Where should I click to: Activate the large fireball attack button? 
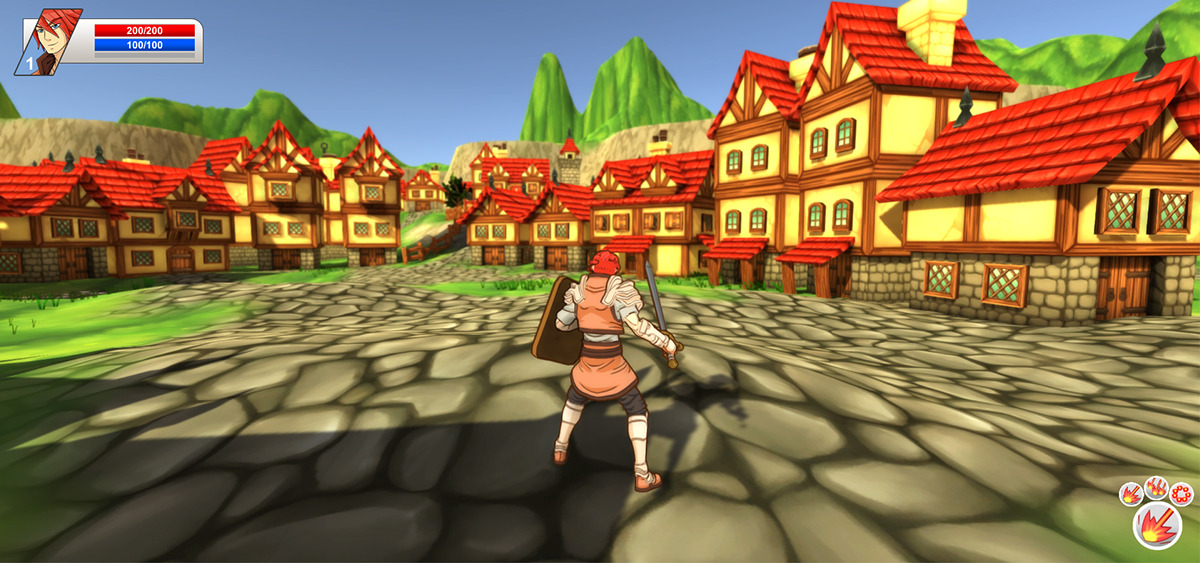(x=1157, y=525)
